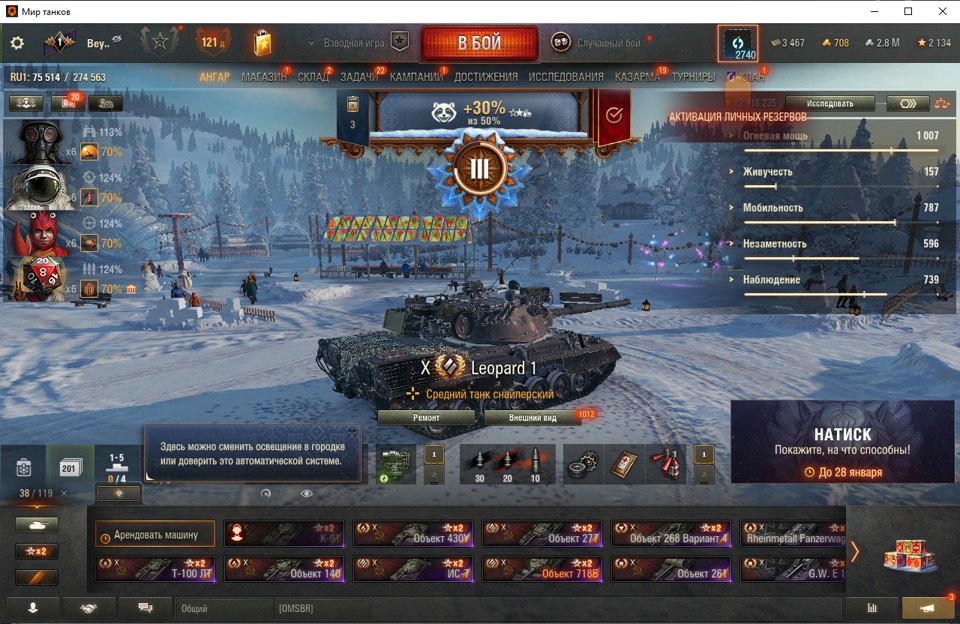Click the Ремонт button
Screen dimensions: 960x624
pos(426,418)
